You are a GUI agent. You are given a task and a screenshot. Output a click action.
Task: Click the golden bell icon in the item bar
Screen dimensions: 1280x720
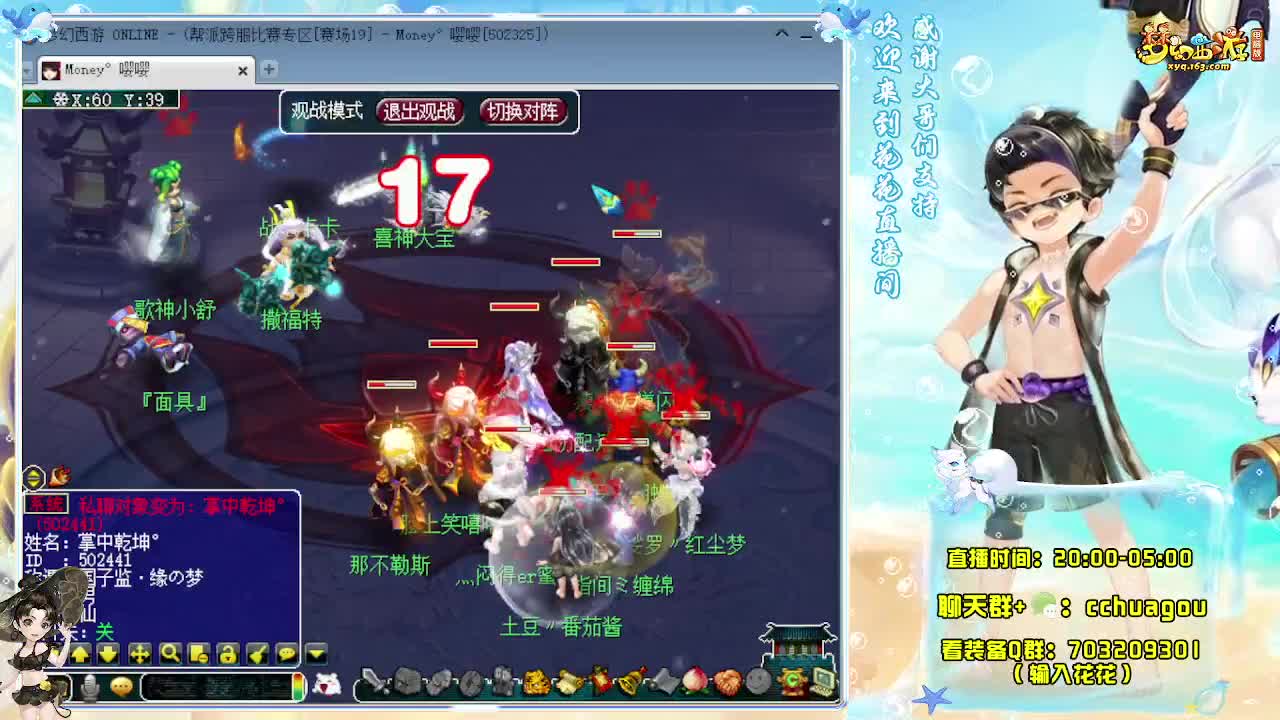tap(630, 683)
